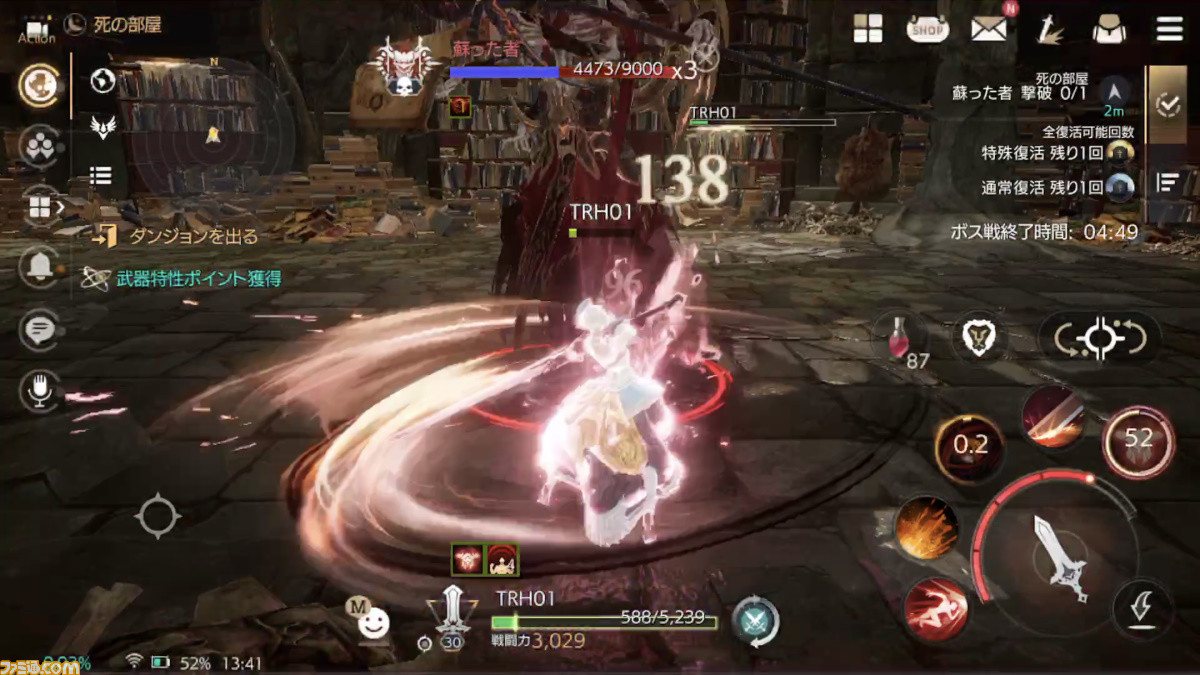Open the notification bell icon

[40, 266]
